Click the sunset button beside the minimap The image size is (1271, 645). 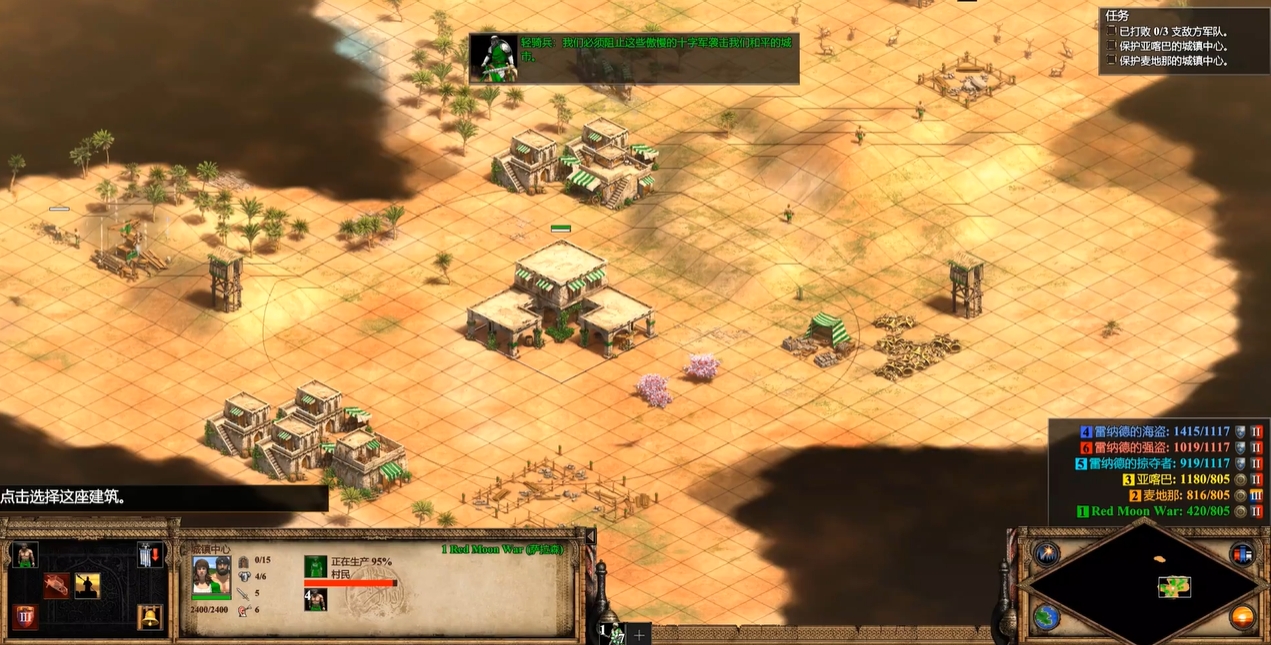coord(1242,616)
